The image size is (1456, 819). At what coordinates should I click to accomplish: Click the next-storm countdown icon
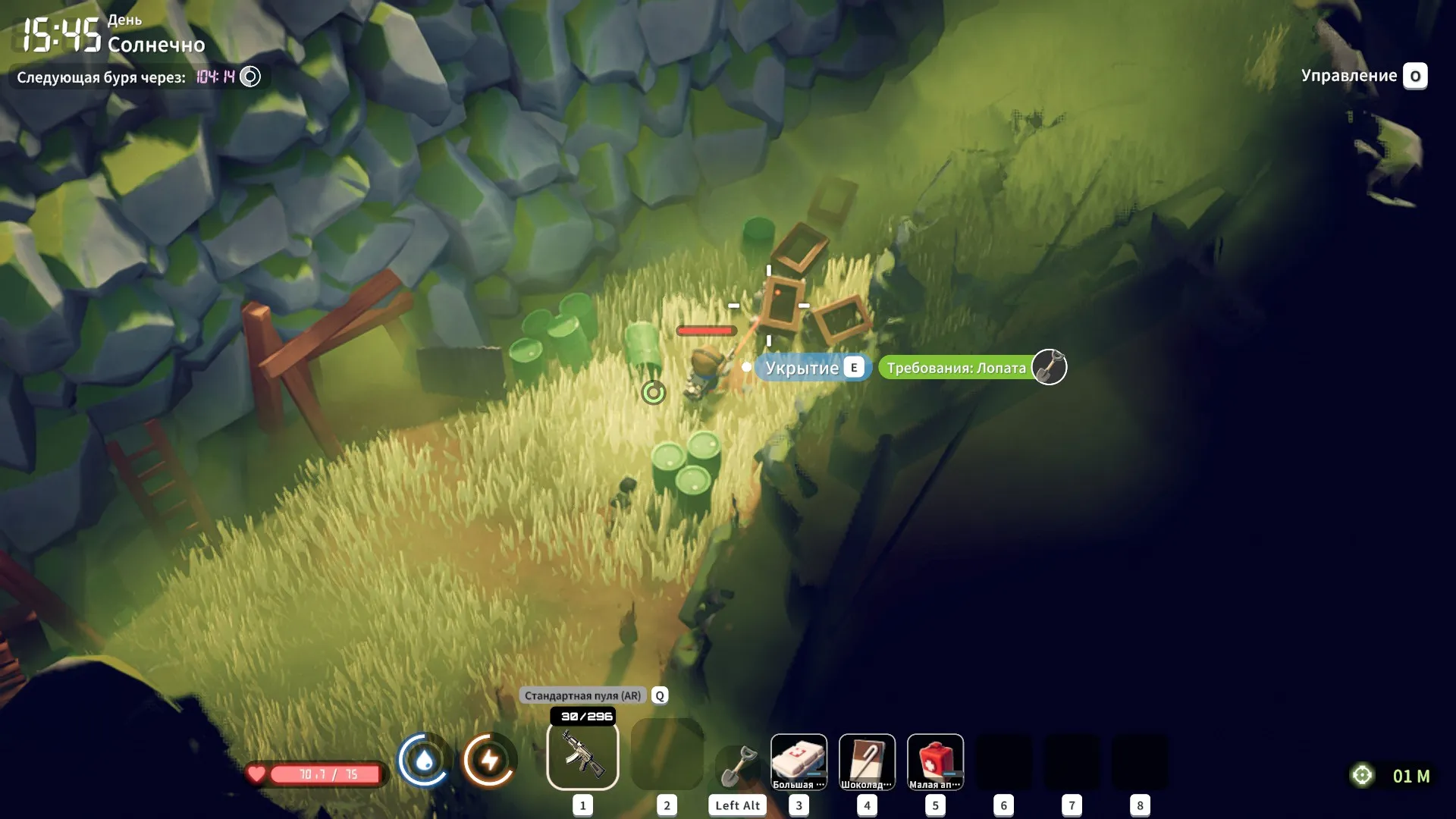click(250, 77)
